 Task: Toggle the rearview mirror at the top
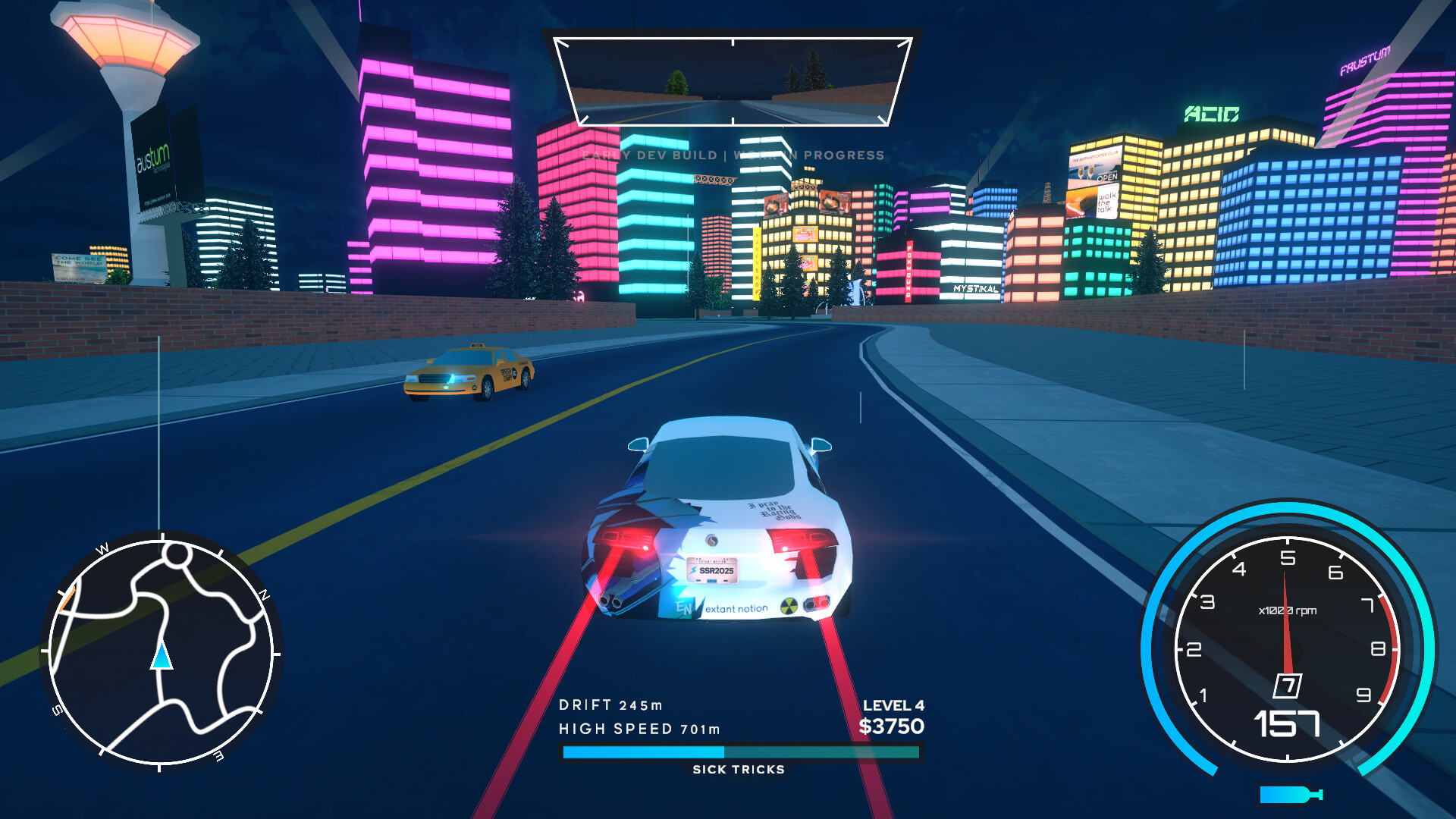click(x=732, y=78)
